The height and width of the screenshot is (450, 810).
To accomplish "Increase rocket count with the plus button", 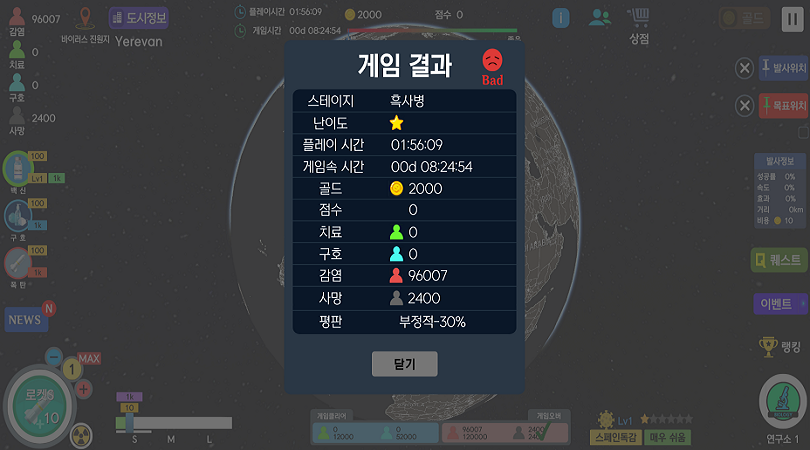I will tap(84, 388).
